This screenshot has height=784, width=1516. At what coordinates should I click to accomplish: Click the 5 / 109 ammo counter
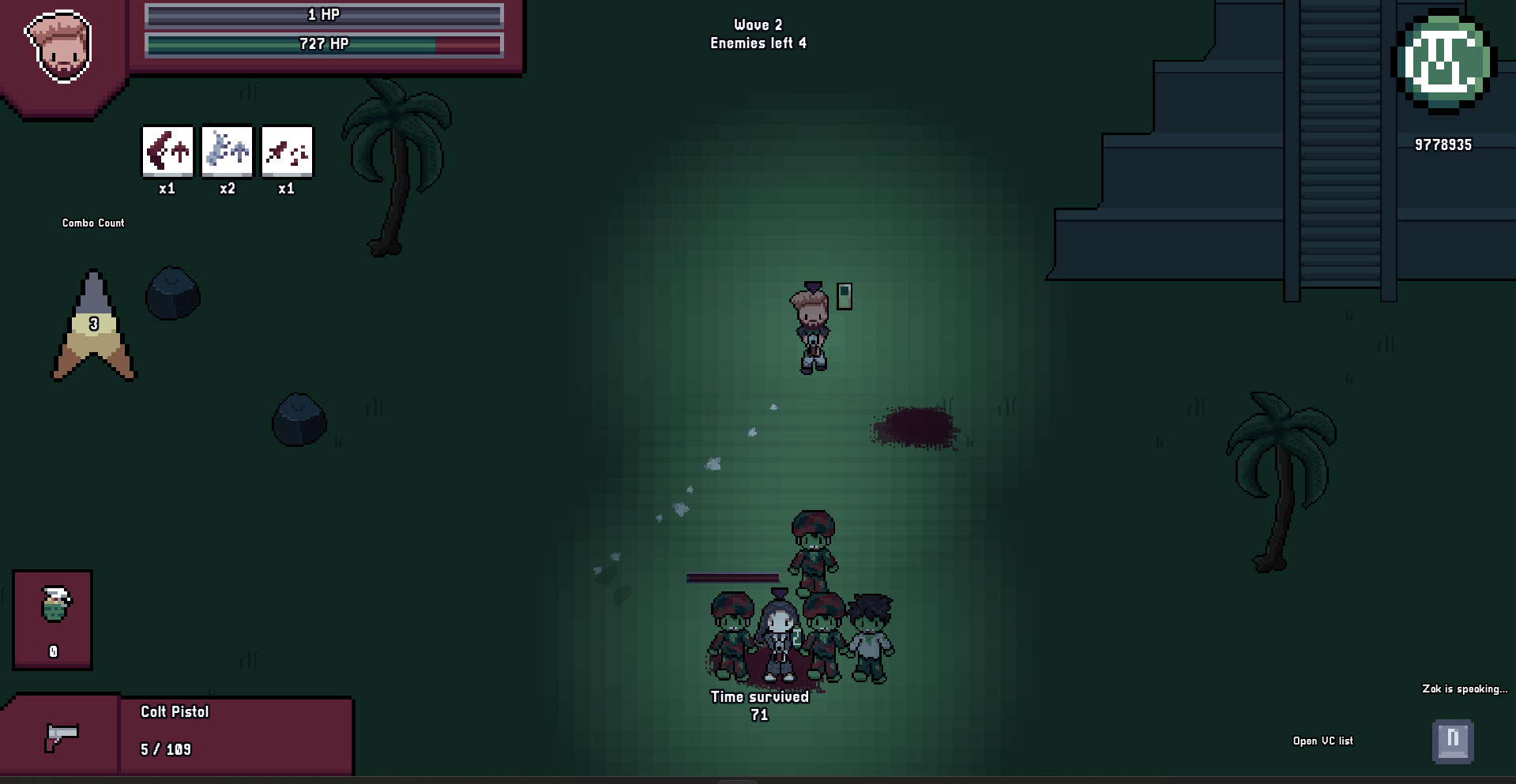166,748
